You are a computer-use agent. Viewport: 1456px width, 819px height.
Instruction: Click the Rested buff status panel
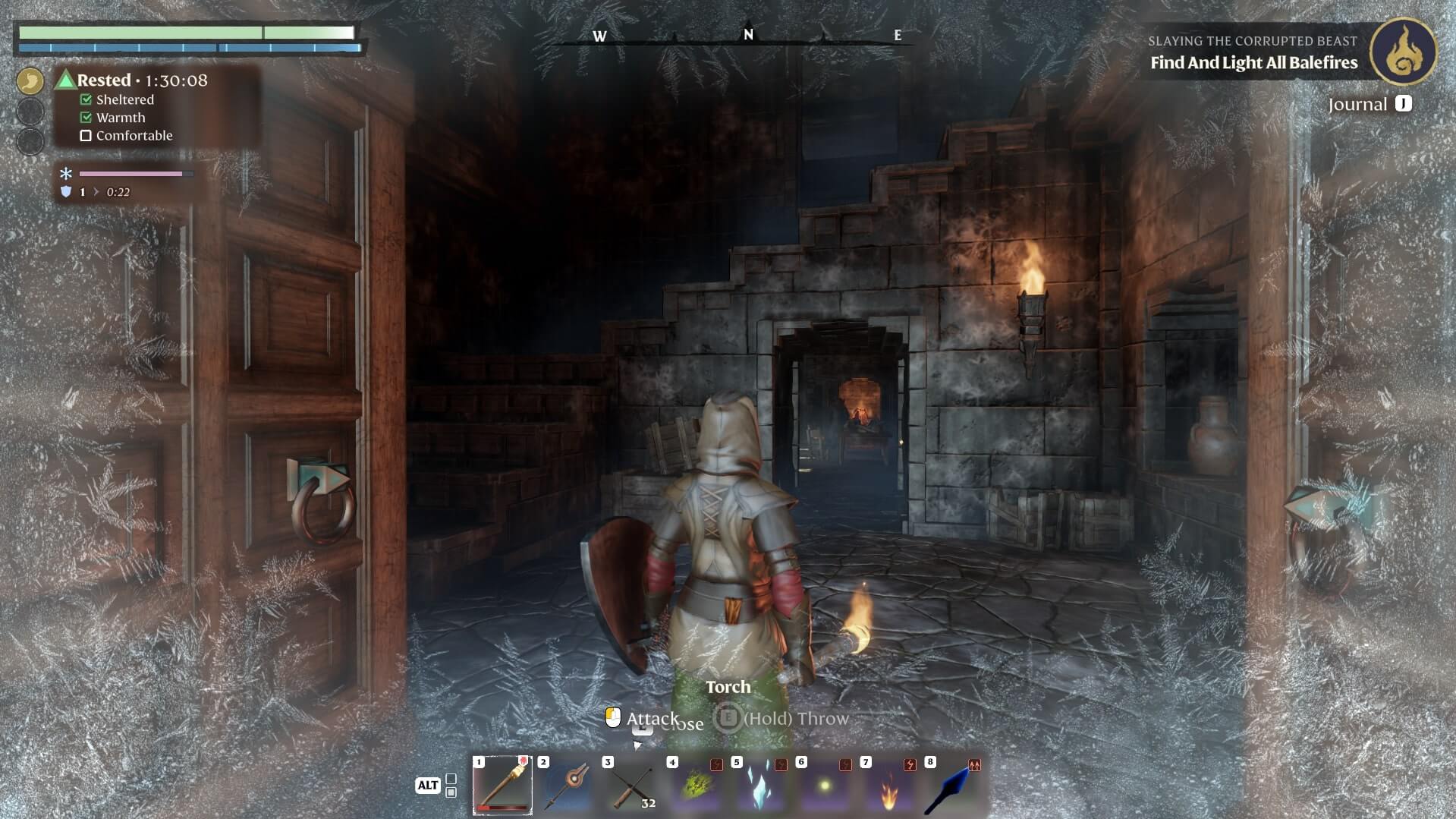142,80
